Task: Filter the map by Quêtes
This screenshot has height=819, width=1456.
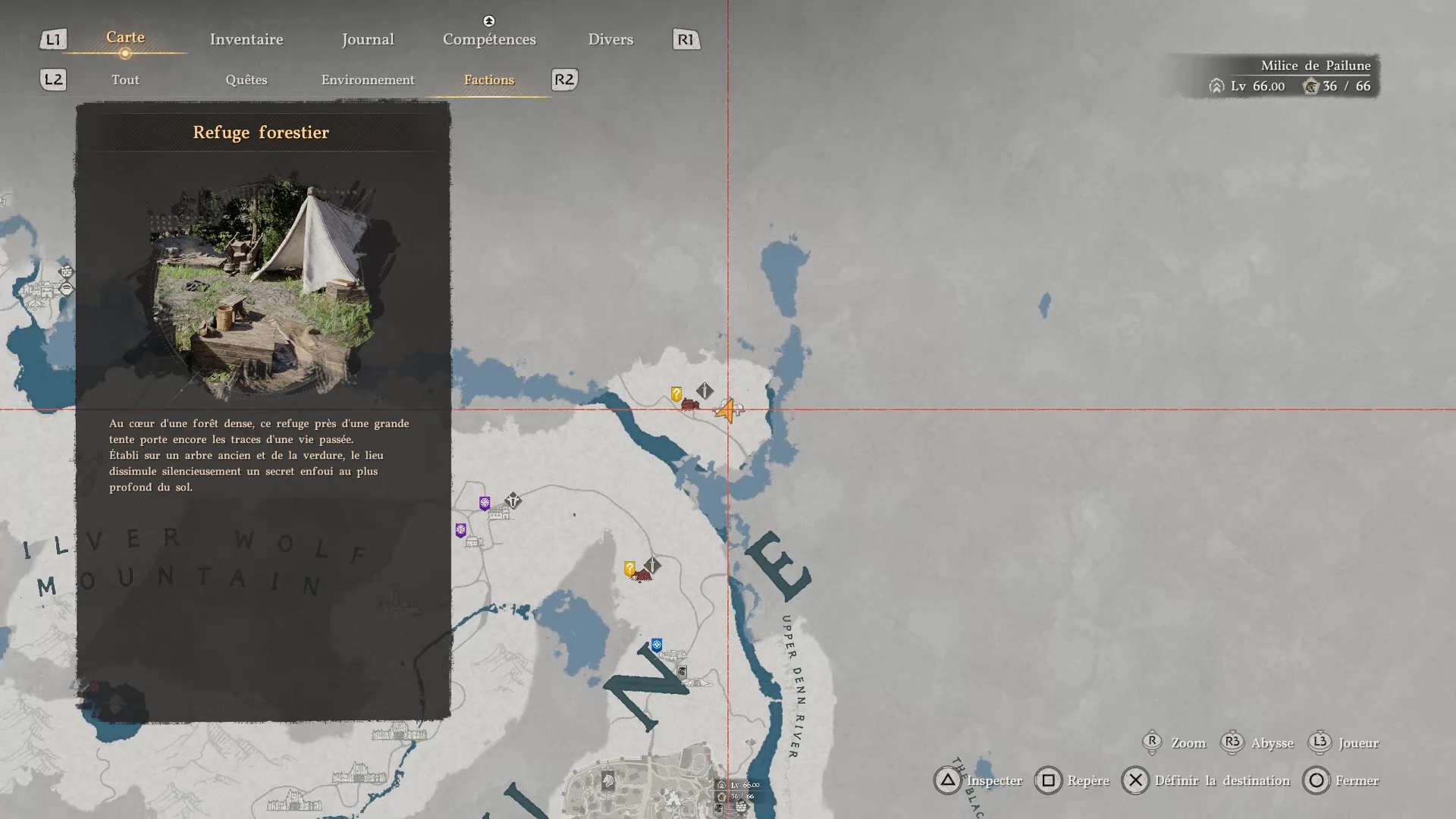Action: (246, 80)
